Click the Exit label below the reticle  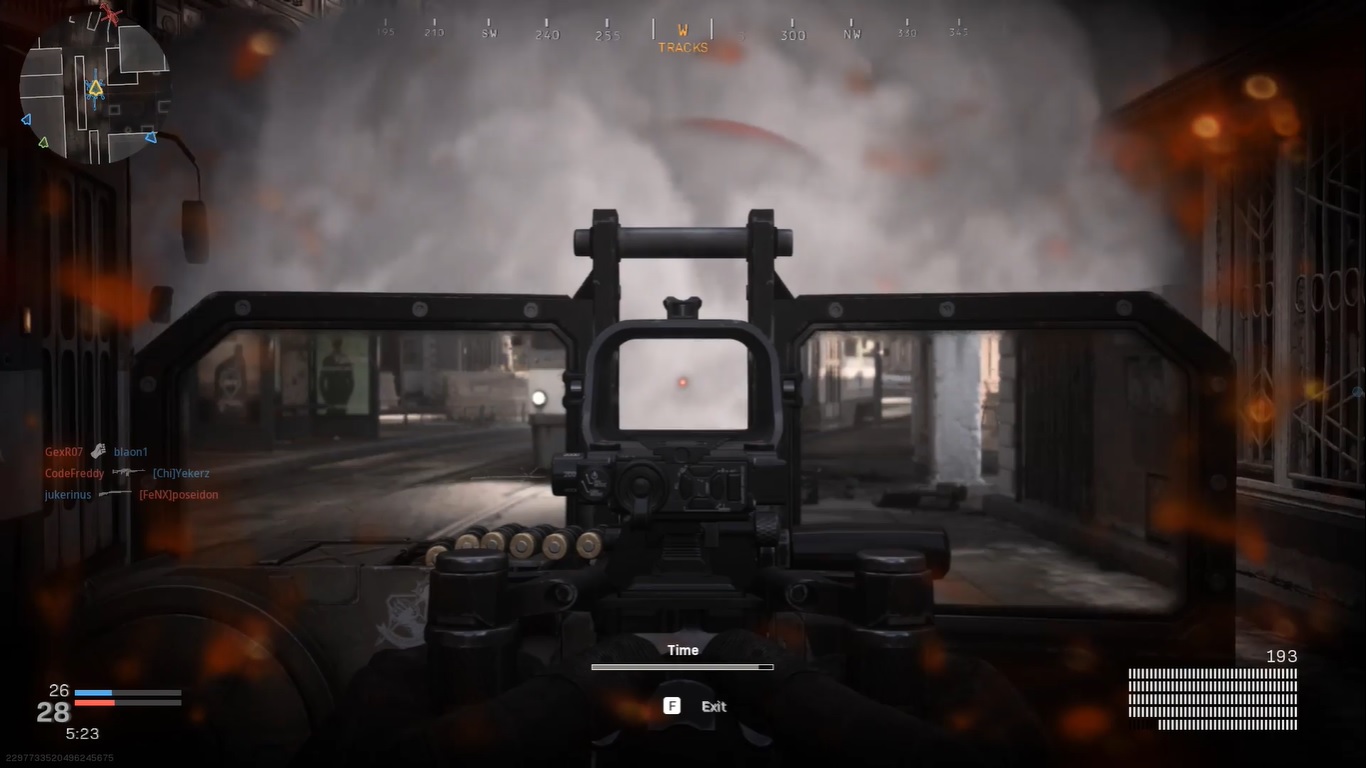click(x=713, y=706)
